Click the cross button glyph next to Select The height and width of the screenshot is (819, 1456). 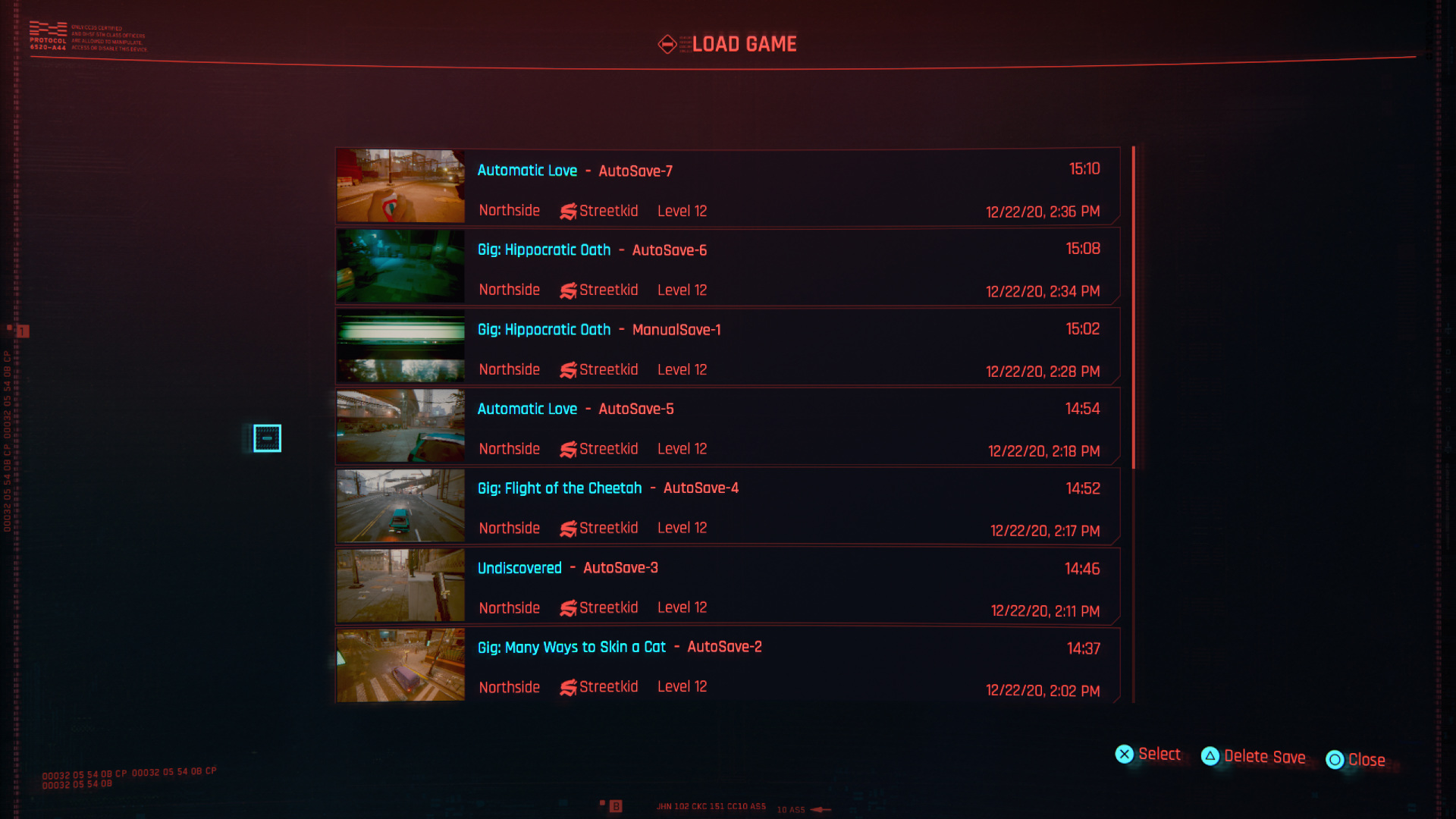click(x=1125, y=755)
